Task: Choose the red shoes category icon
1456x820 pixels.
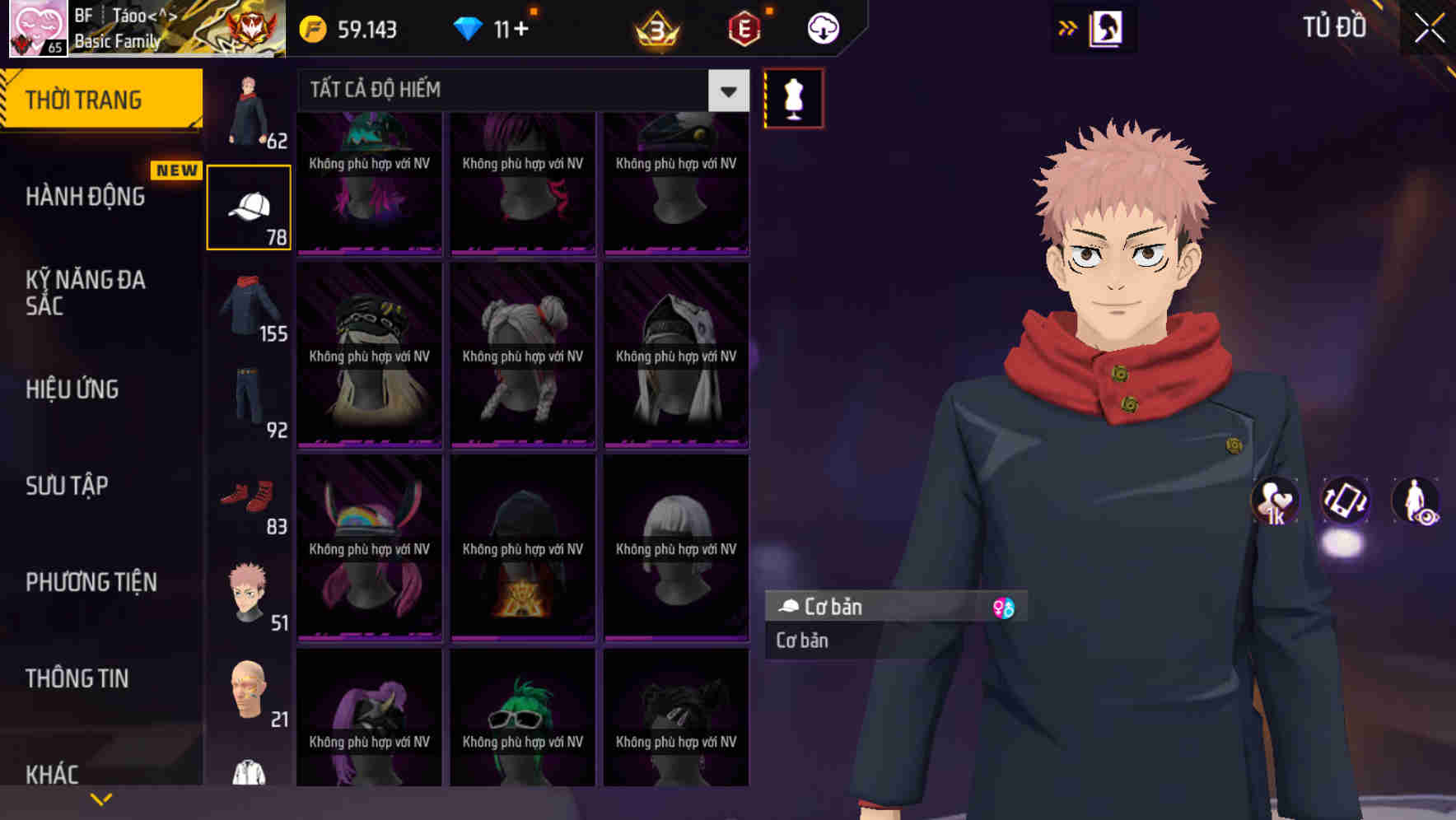Action: pos(250,498)
